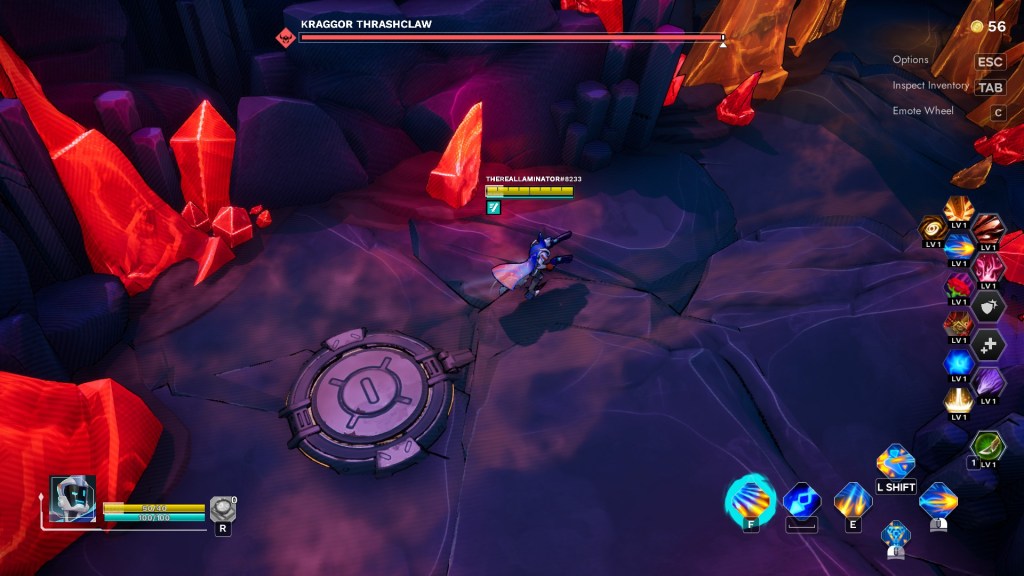The height and width of the screenshot is (576, 1024).
Task: Use the grey consumable item slot
Action: (x=222, y=509)
